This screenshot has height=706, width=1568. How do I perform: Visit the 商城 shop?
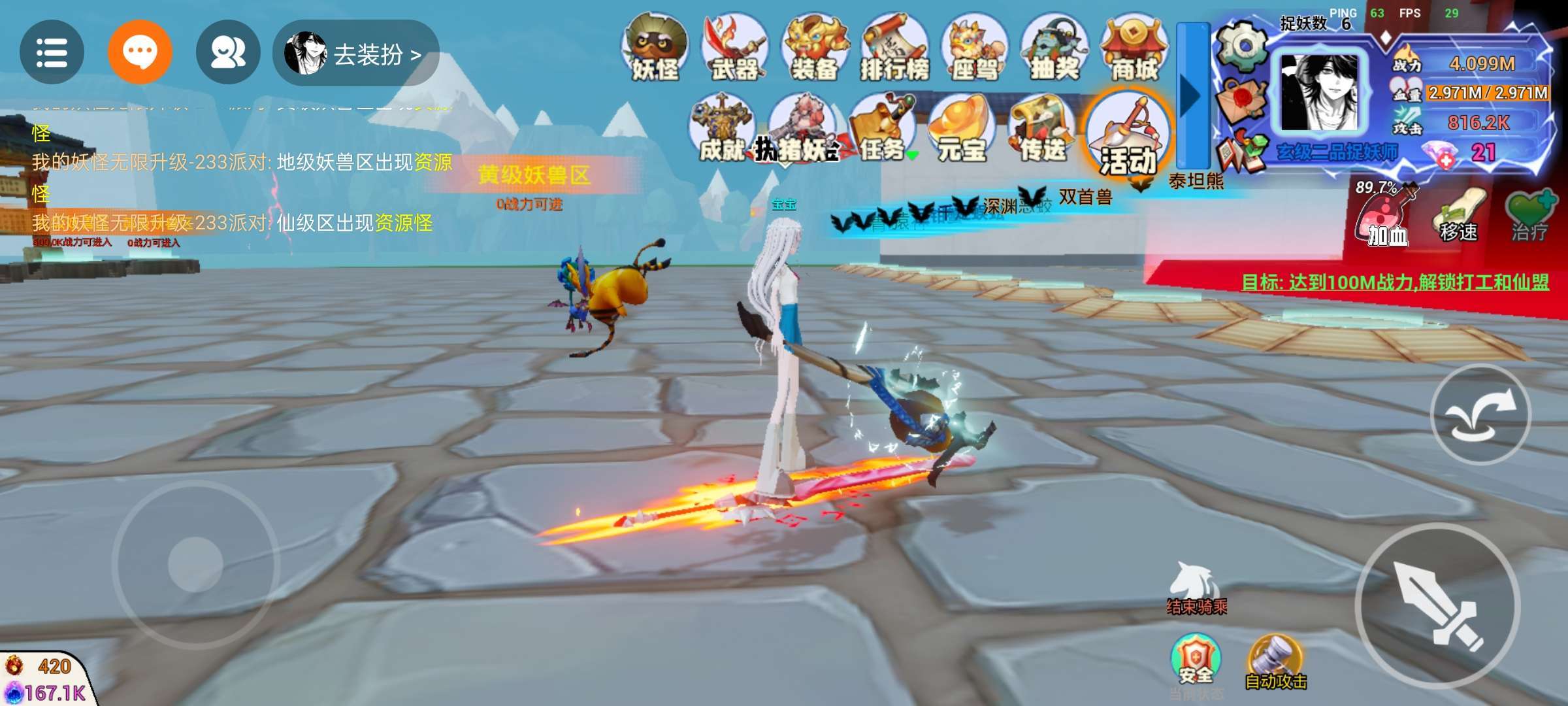(1134, 48)
